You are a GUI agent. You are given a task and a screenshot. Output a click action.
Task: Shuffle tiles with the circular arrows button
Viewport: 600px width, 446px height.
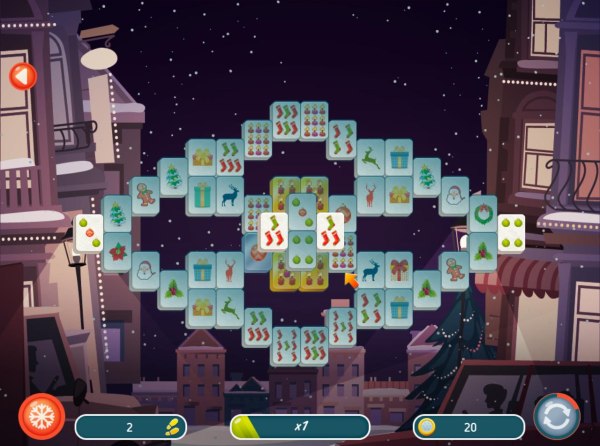[x=556, y=416]
